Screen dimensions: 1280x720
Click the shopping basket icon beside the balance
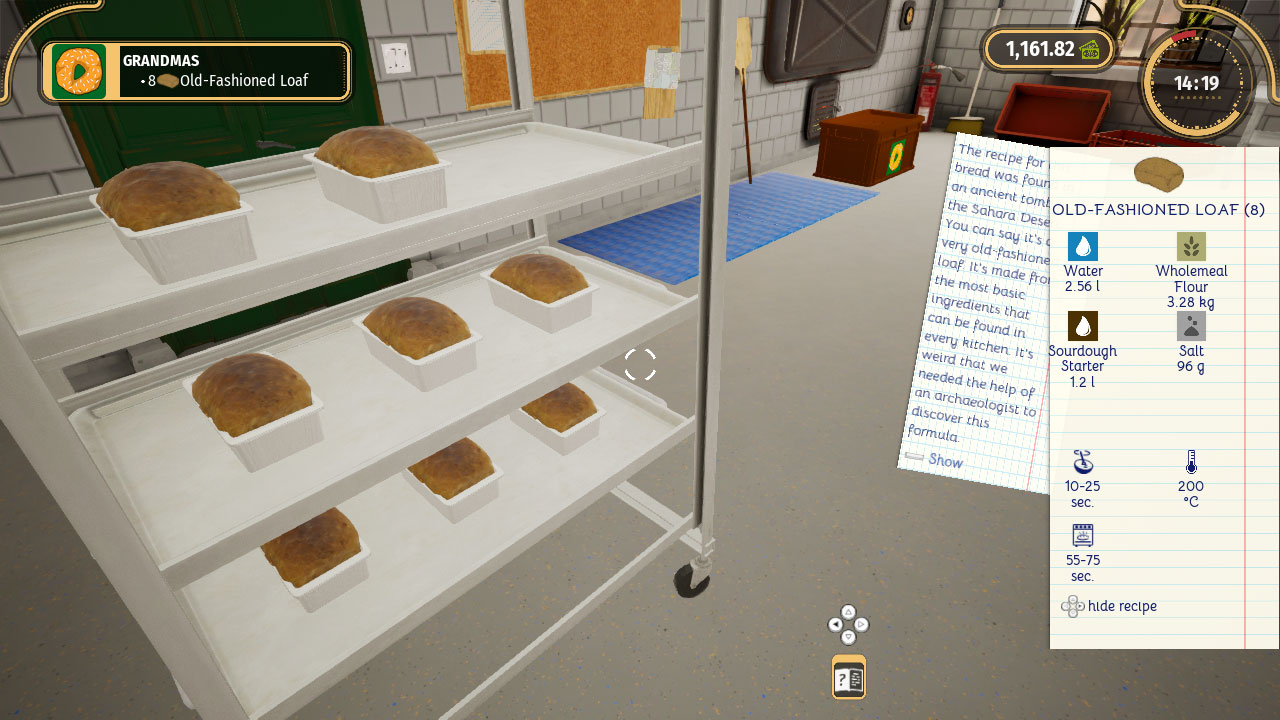click(1093, 48)
